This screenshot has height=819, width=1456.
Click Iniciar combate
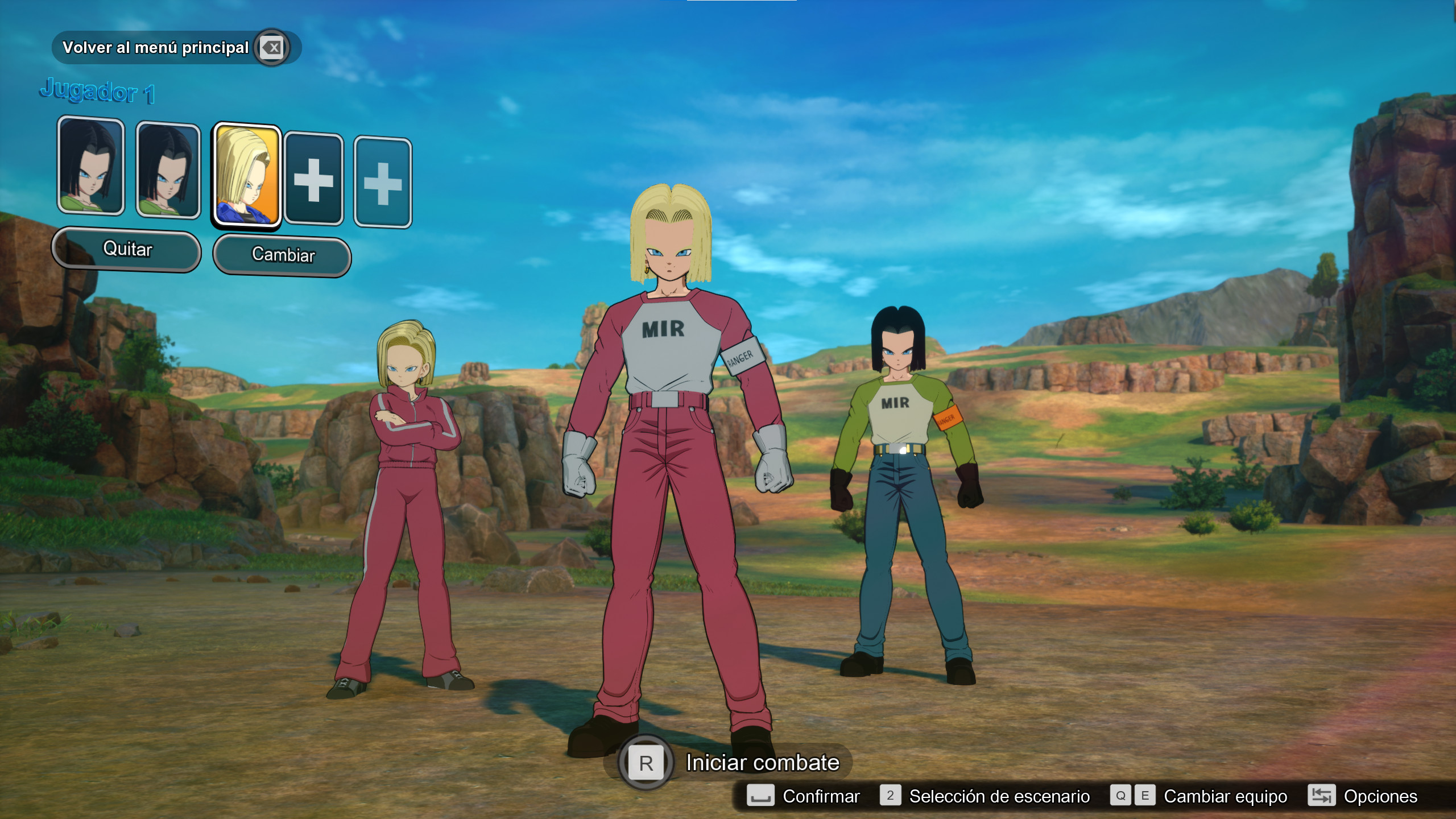point(762,762)
